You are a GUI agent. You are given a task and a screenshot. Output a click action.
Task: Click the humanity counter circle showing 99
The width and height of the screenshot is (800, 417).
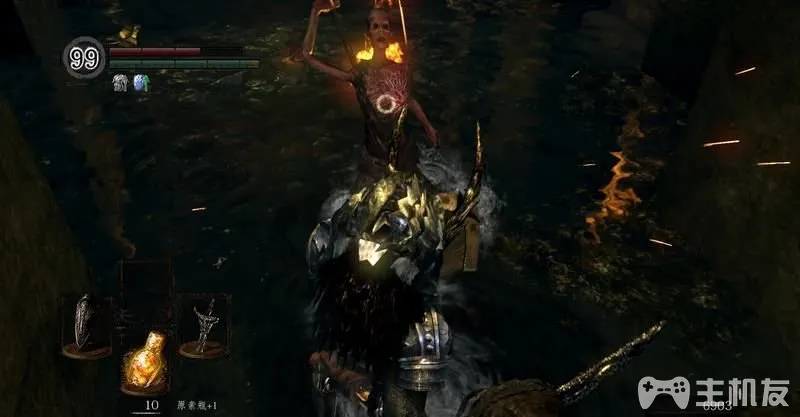pos(83,58)
